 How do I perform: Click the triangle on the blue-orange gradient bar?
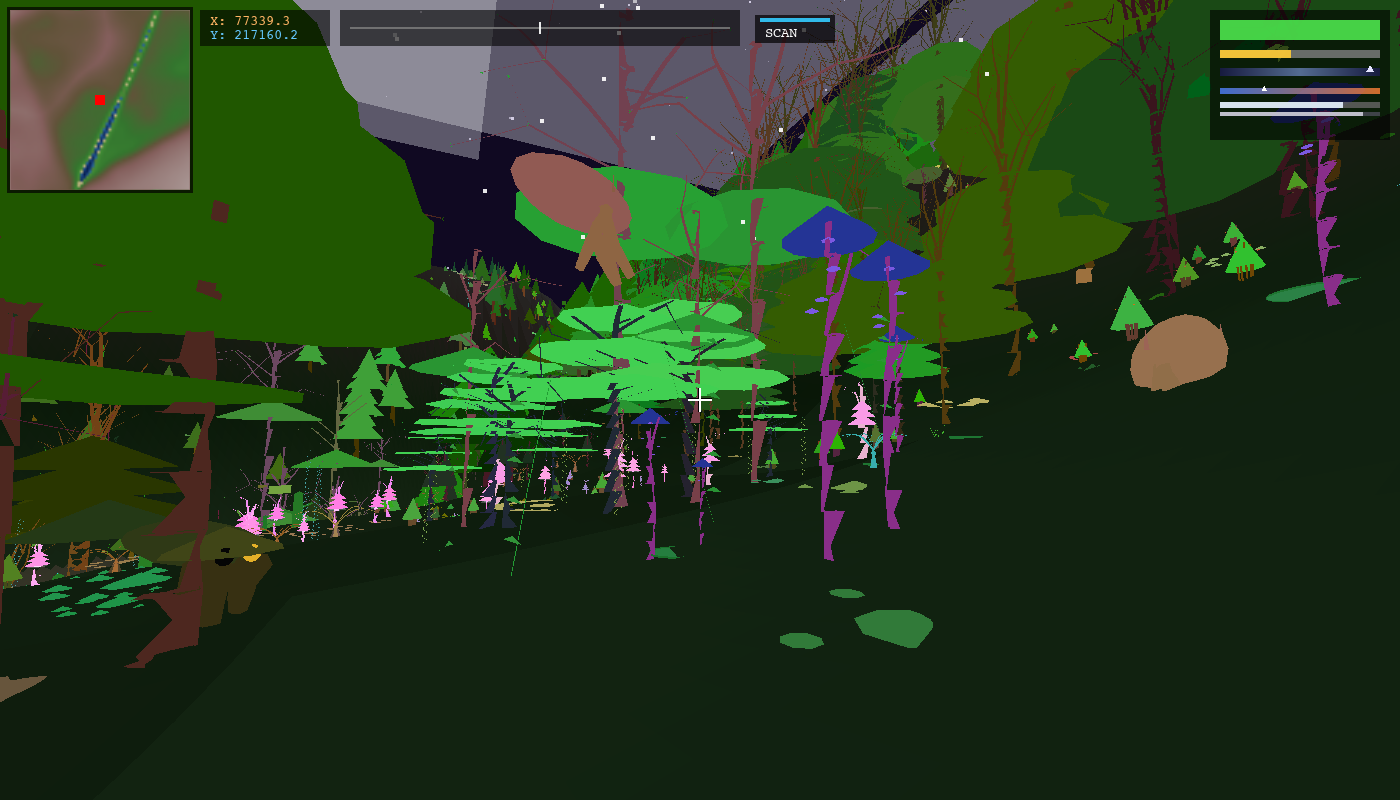(x=1264, y=87)
